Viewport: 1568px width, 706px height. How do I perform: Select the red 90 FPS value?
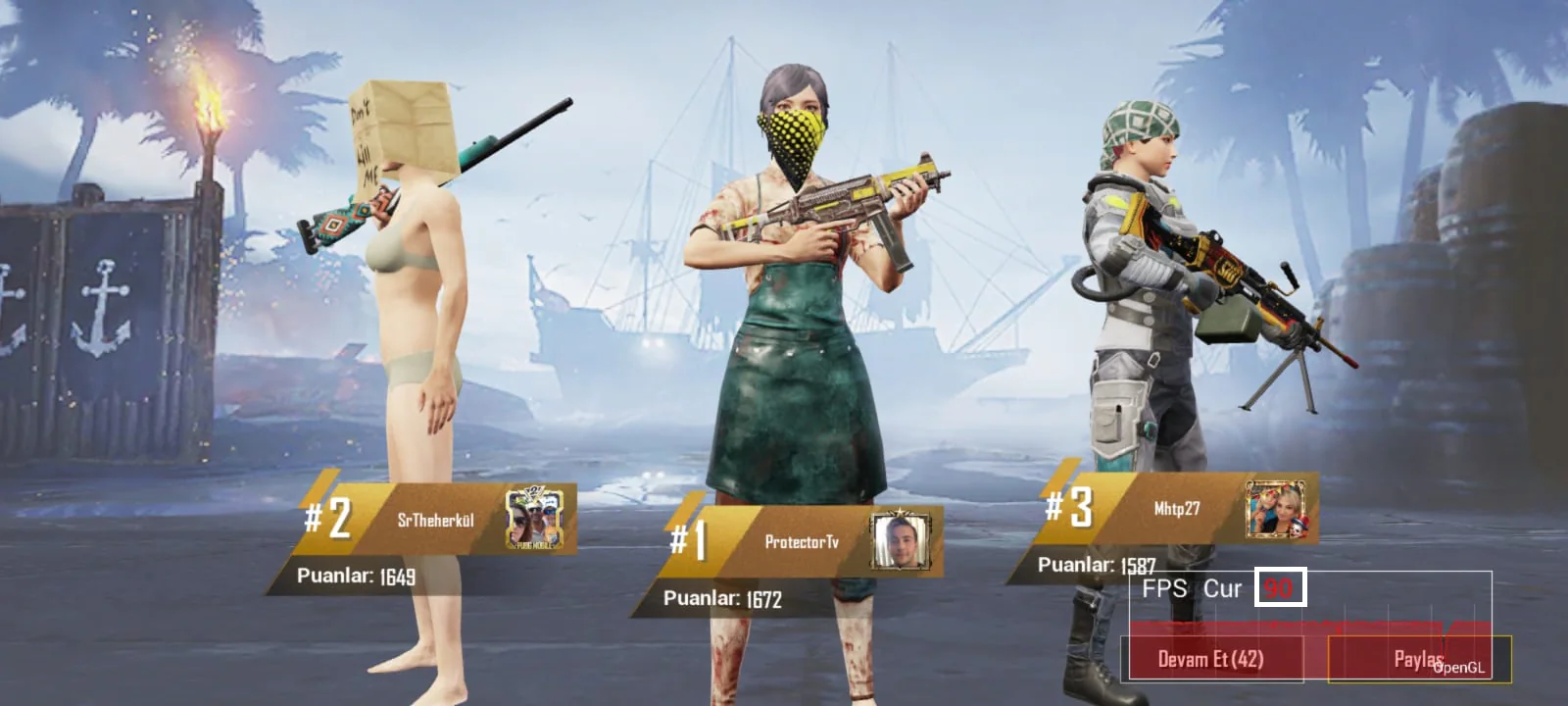[x=1278, y=589]
